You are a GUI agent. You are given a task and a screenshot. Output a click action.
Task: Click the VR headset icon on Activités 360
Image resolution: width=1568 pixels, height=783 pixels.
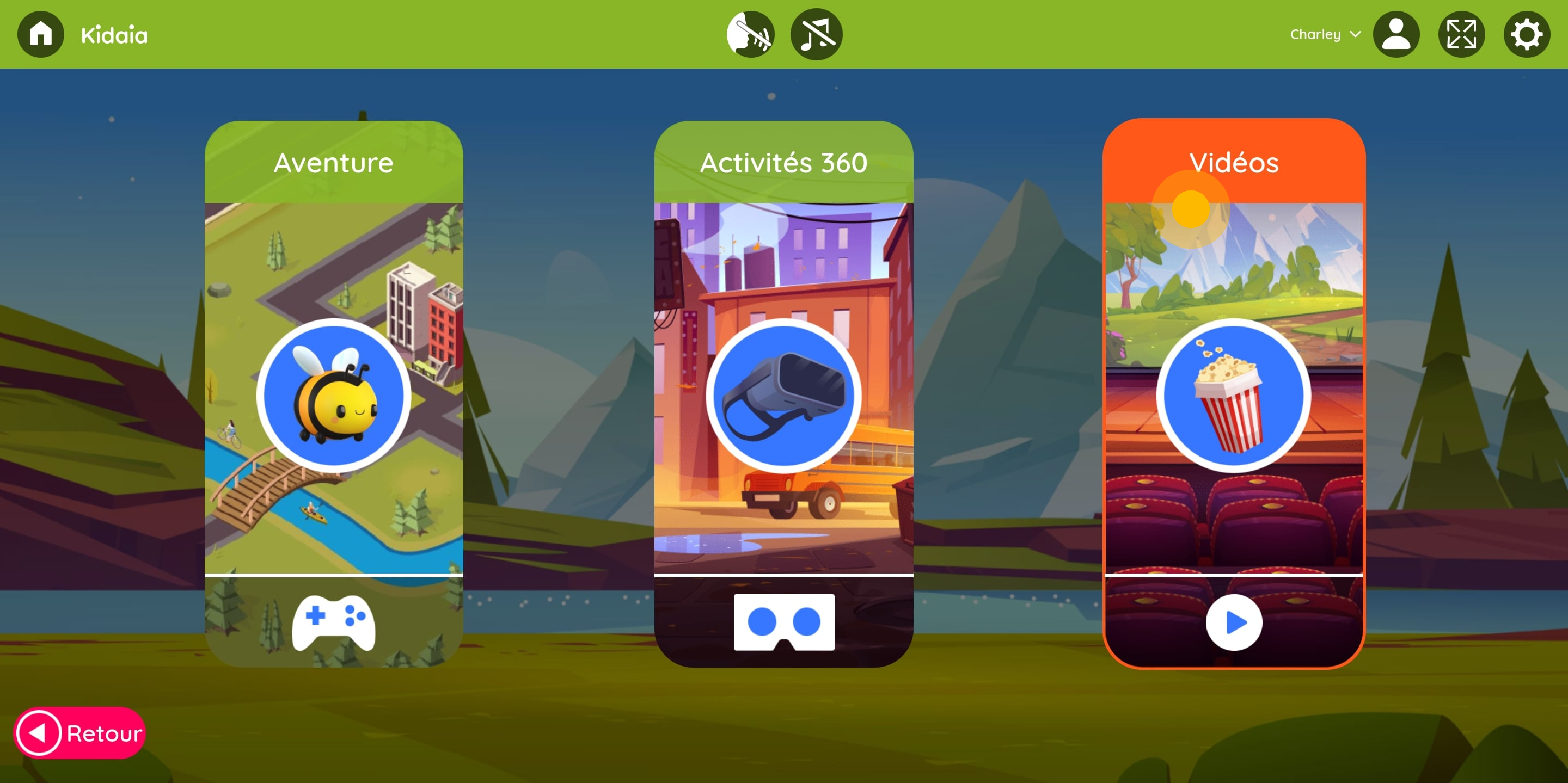point(784,394)
